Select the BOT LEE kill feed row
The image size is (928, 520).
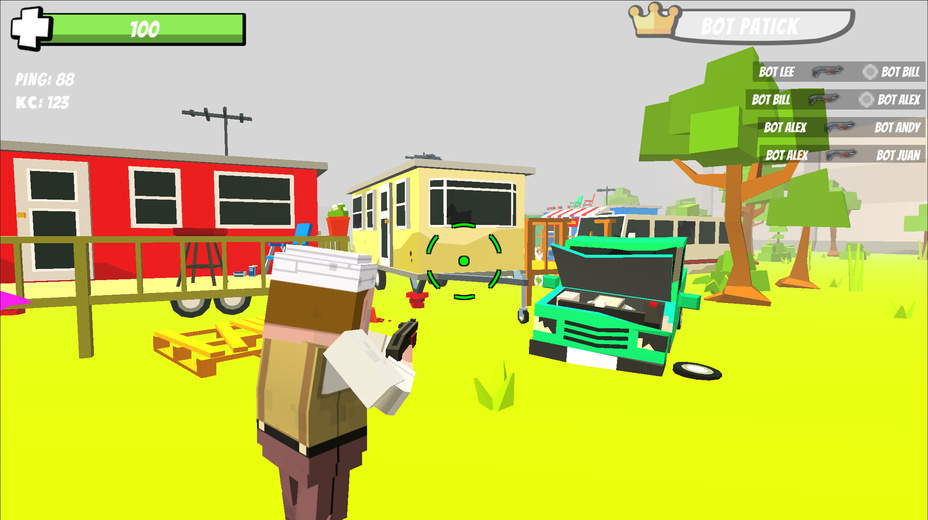[838, 72]
